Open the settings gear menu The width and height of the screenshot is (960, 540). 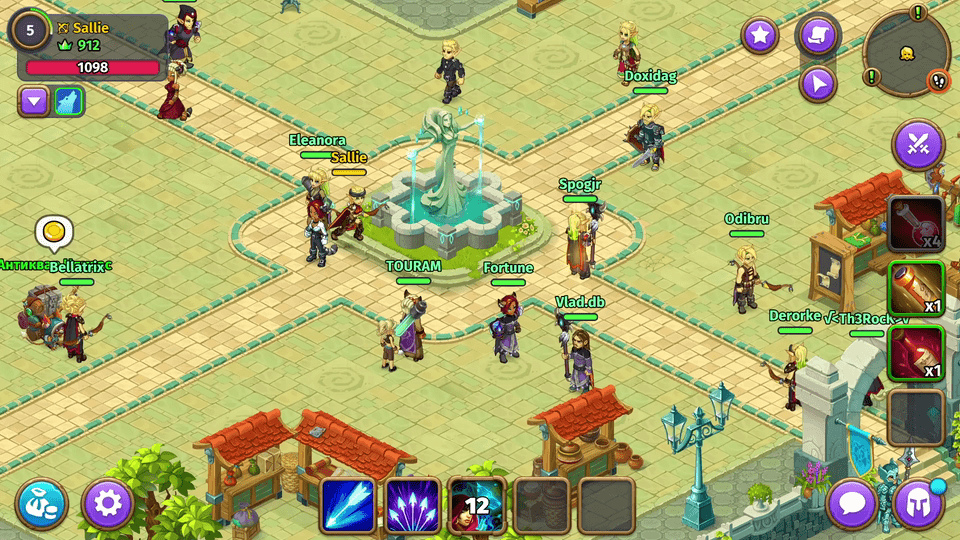pyautogui.click(x=107, y=503)
